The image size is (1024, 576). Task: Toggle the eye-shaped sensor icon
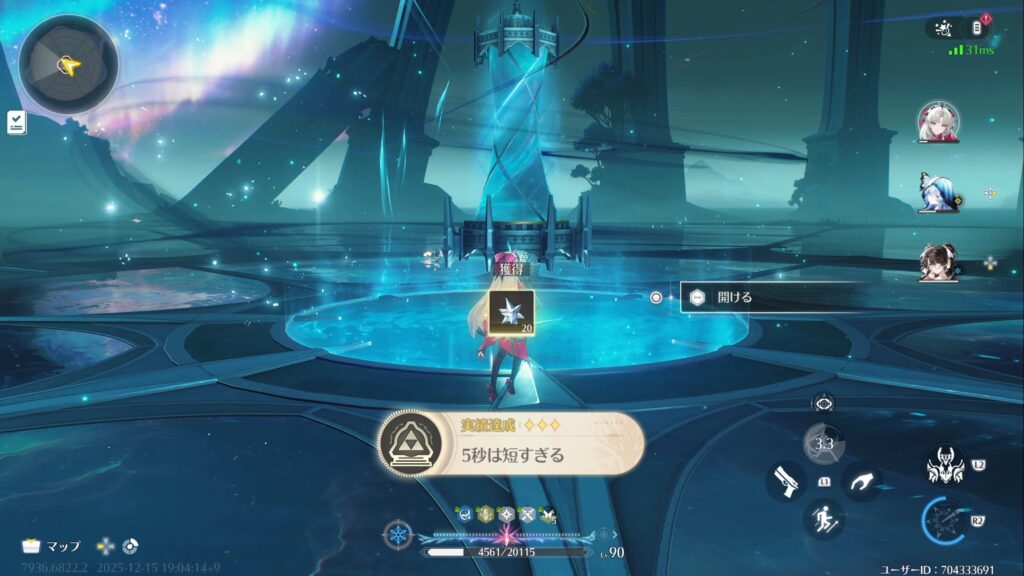point(823,403)
